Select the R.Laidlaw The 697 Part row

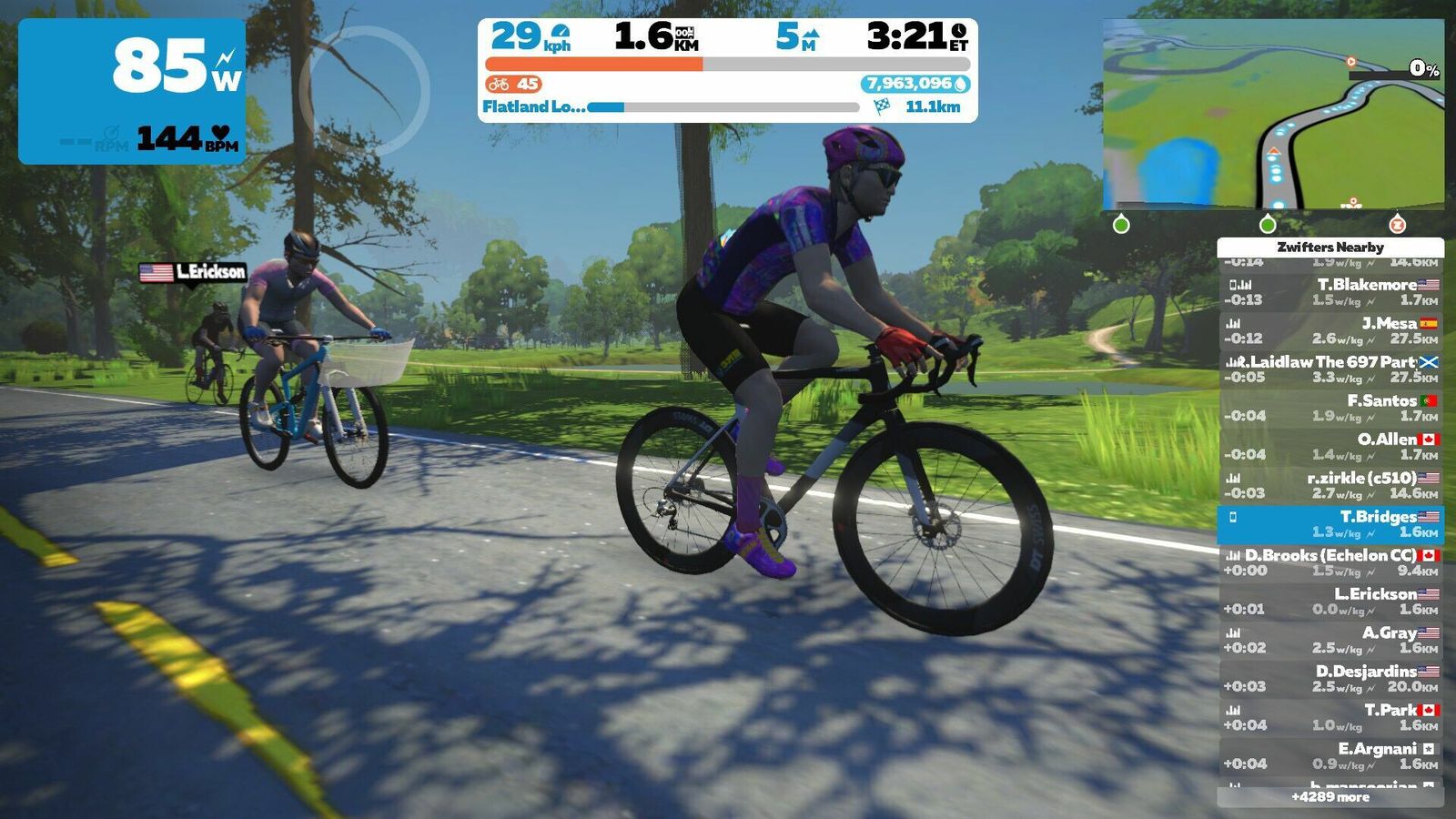[1330, 369]
